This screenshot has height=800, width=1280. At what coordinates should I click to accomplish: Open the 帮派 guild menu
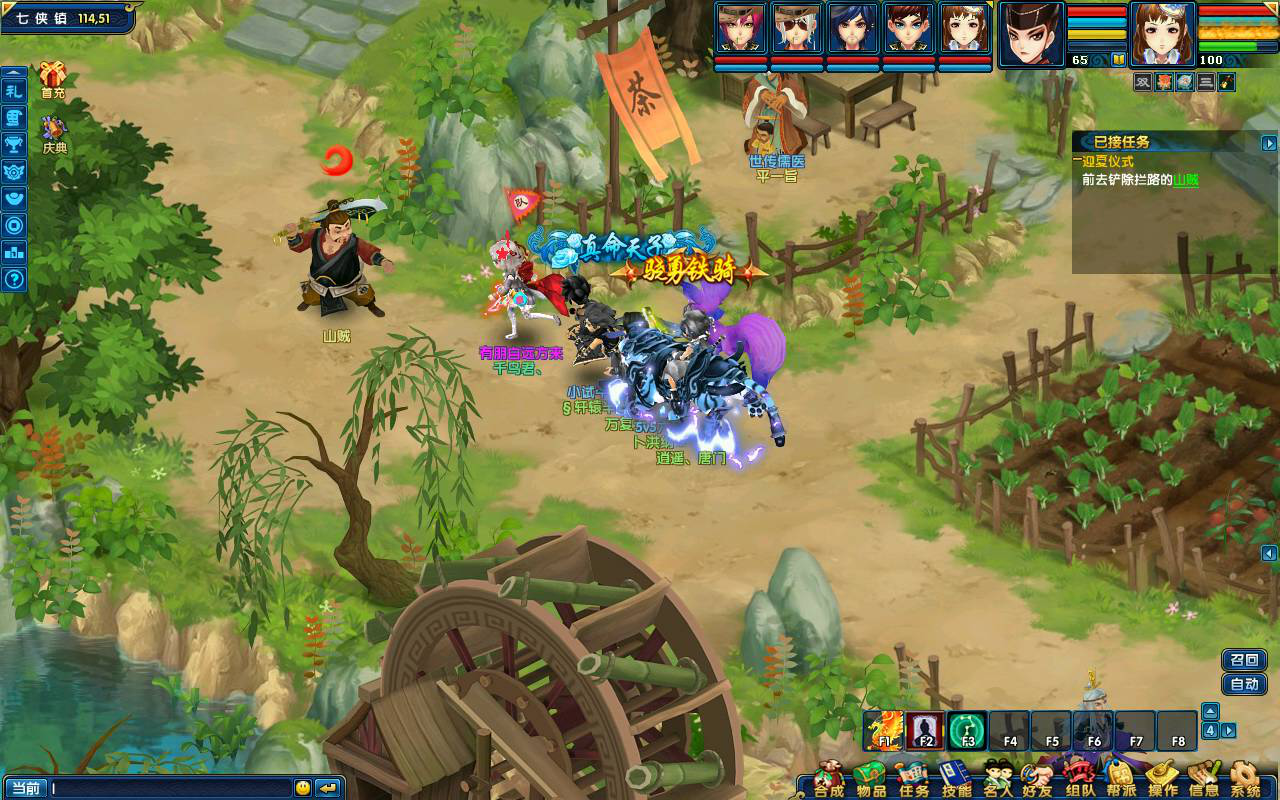click(x=1121, y=778)
